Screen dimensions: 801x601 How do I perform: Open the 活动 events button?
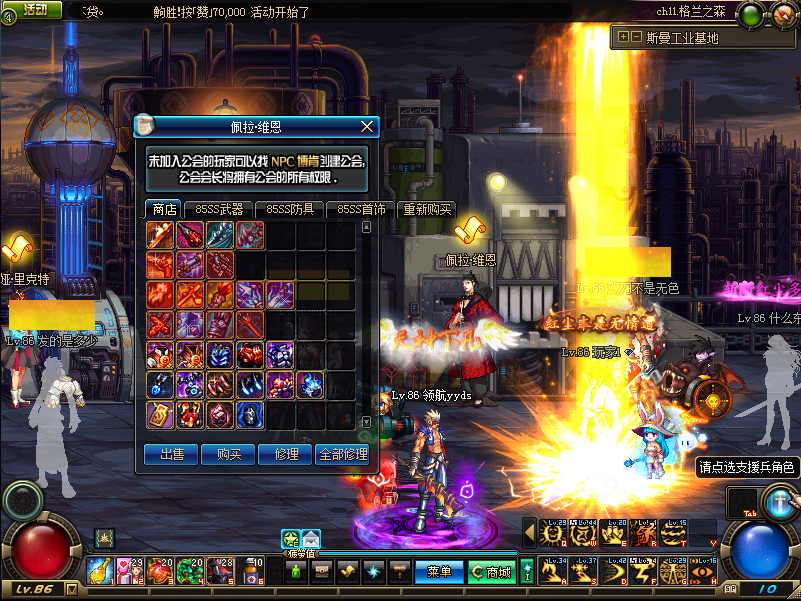pyautogui.click(x=35, y=9)
